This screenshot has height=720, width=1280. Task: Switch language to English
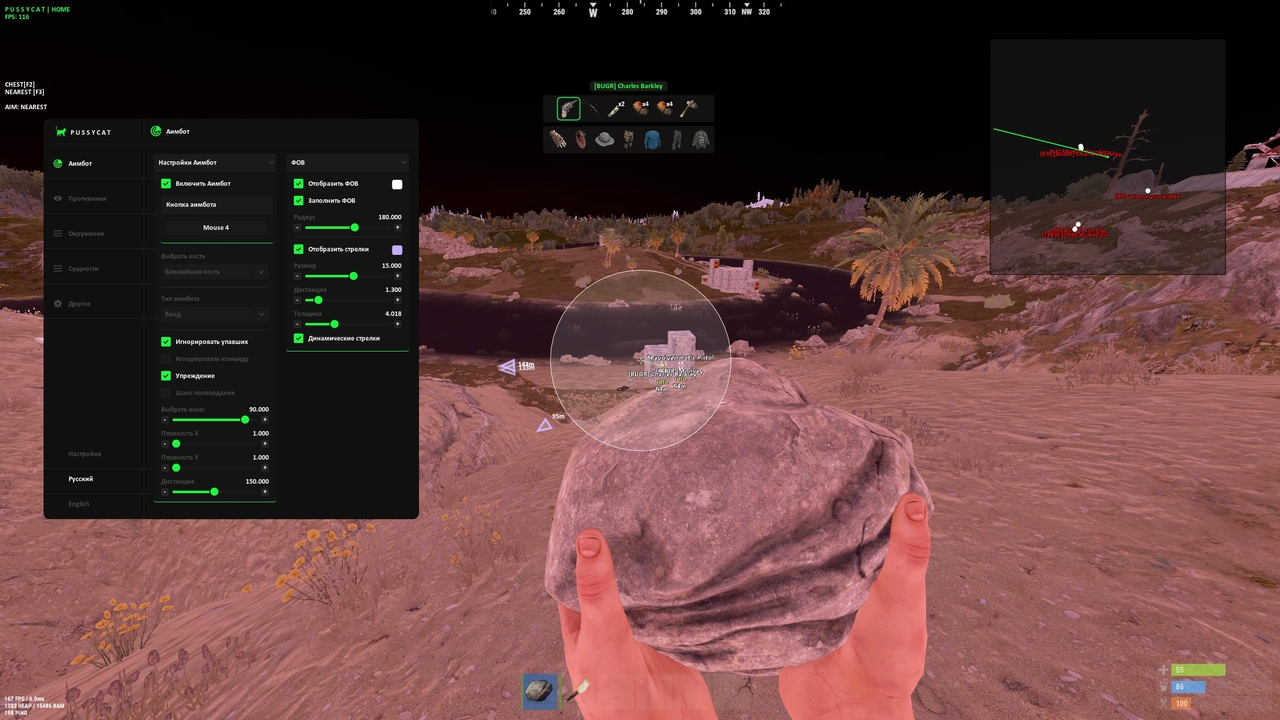point(79,503)
